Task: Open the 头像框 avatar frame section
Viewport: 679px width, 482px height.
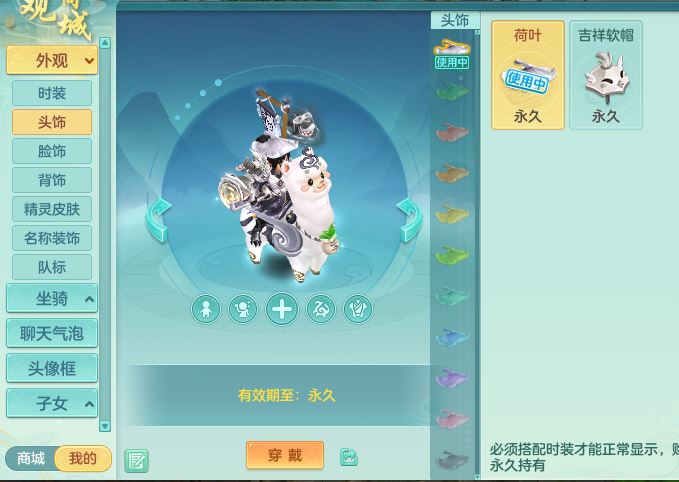Action: click(52, 368)
